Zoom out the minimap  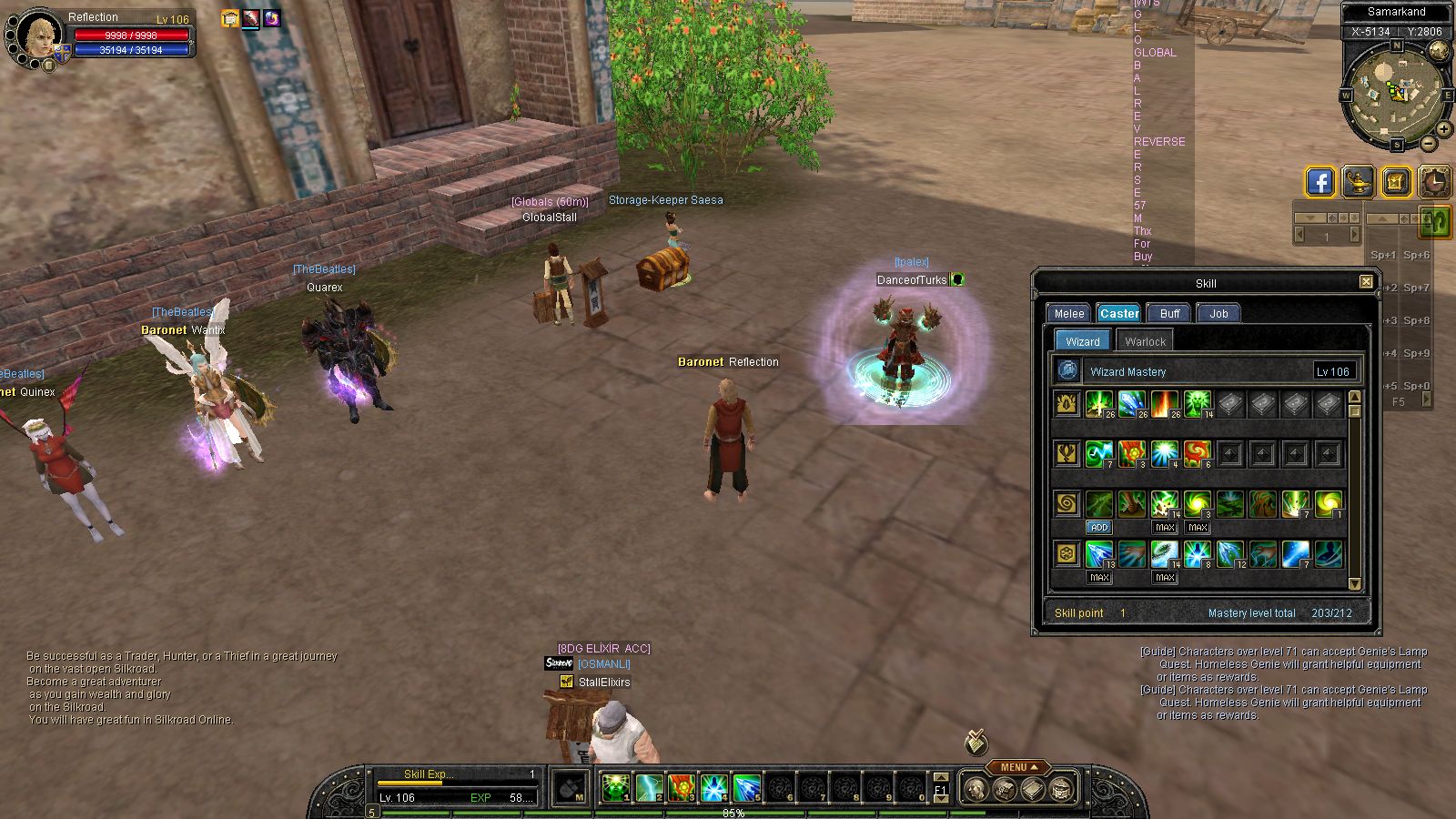point(1429,144)
